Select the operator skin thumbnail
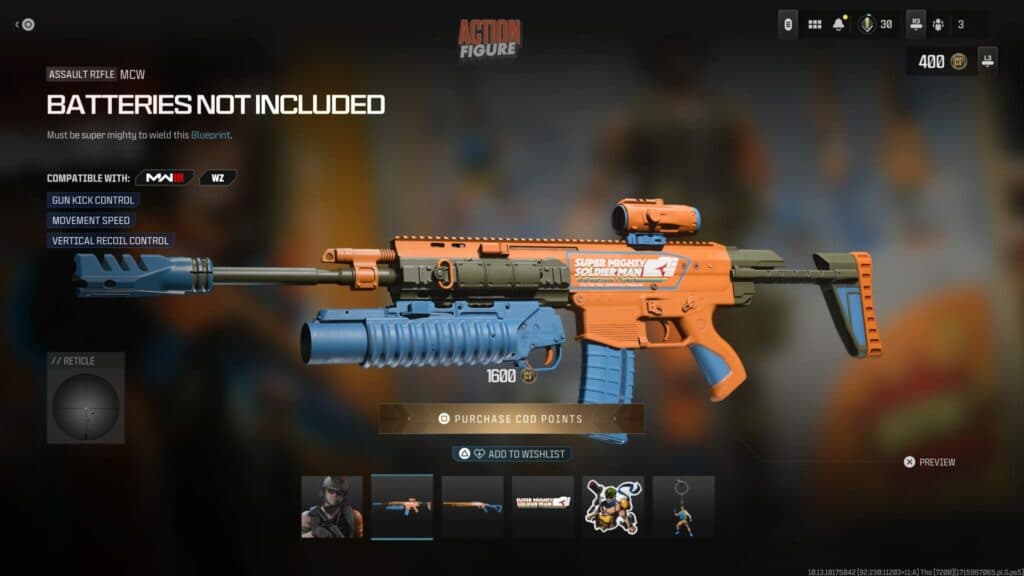 332,507
